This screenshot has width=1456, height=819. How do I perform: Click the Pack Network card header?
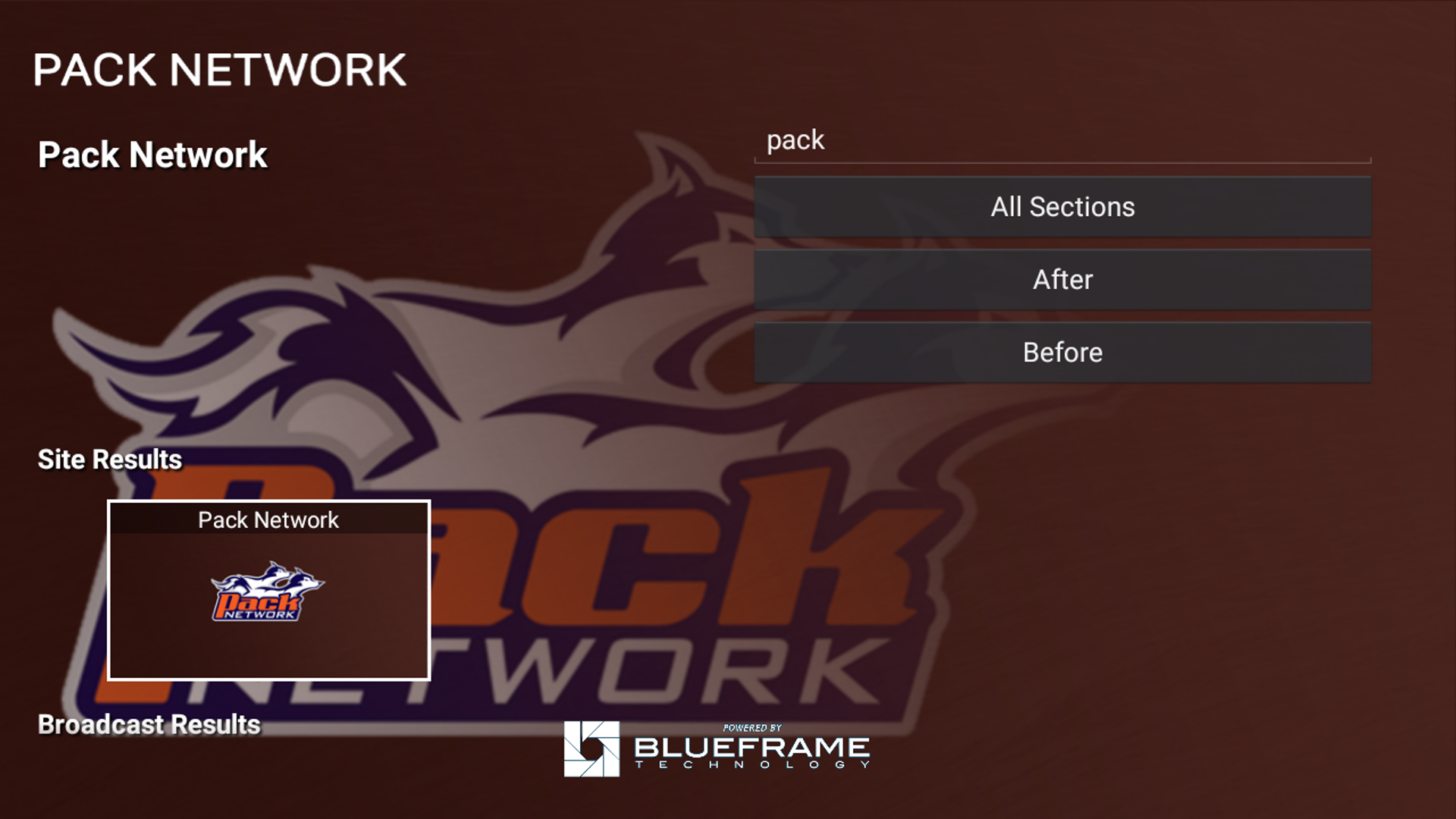point(268,520)
